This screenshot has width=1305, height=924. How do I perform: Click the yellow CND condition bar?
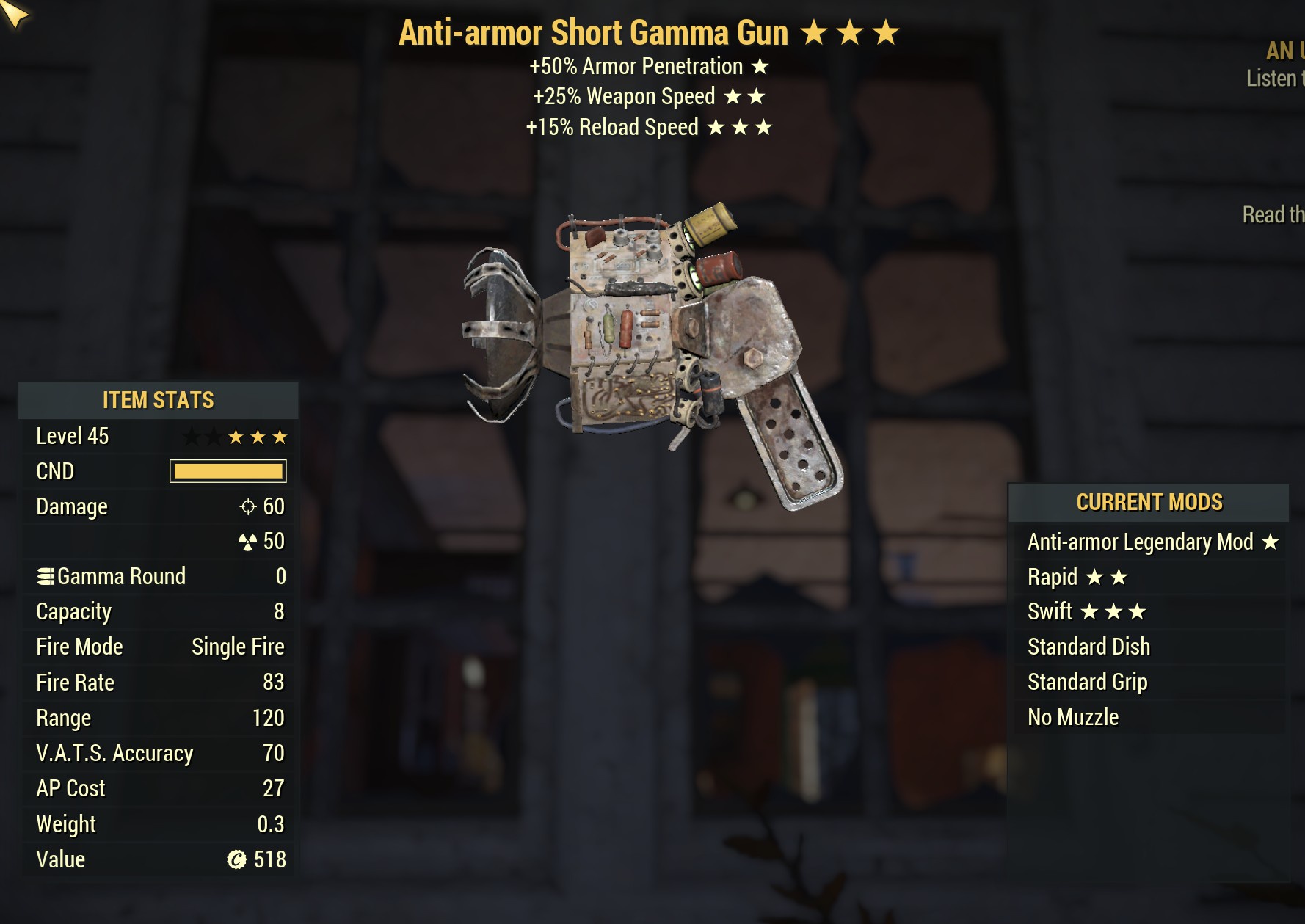[x=228, y=471]
